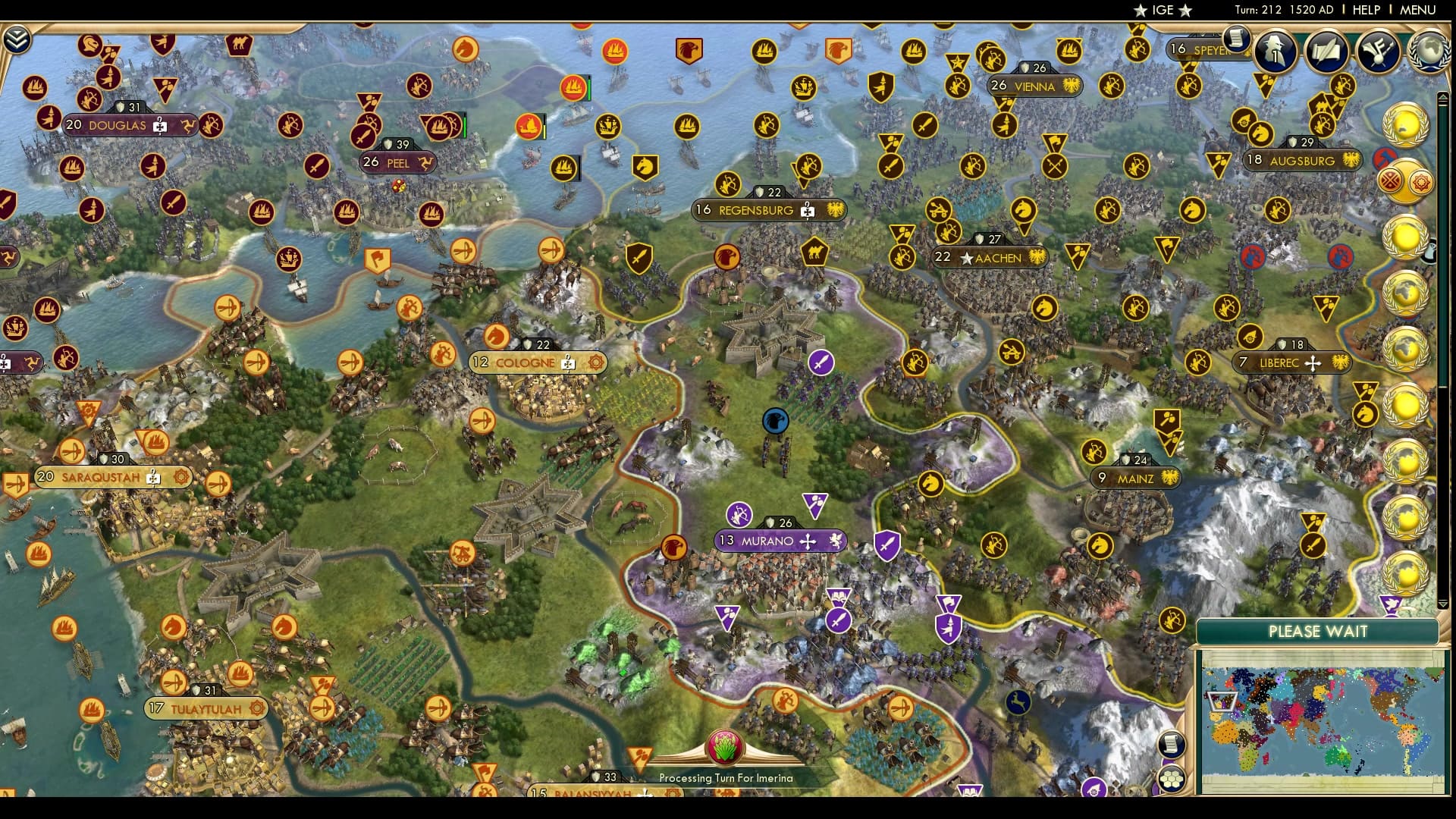Select the Vienna city banner
1456x819 pixels.
[1031, 86]
